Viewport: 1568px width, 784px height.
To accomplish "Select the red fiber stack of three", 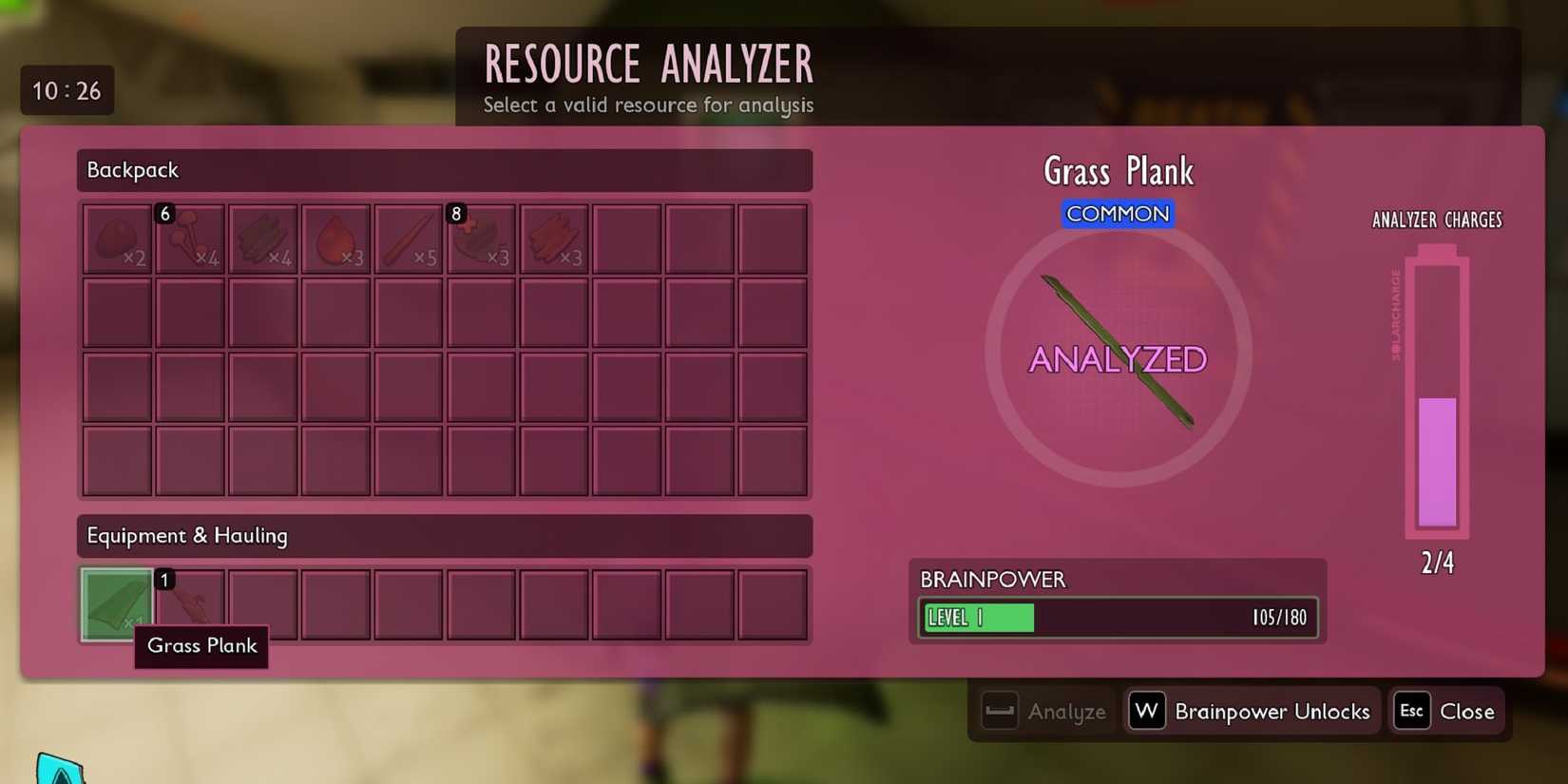I will pos(554,238).
